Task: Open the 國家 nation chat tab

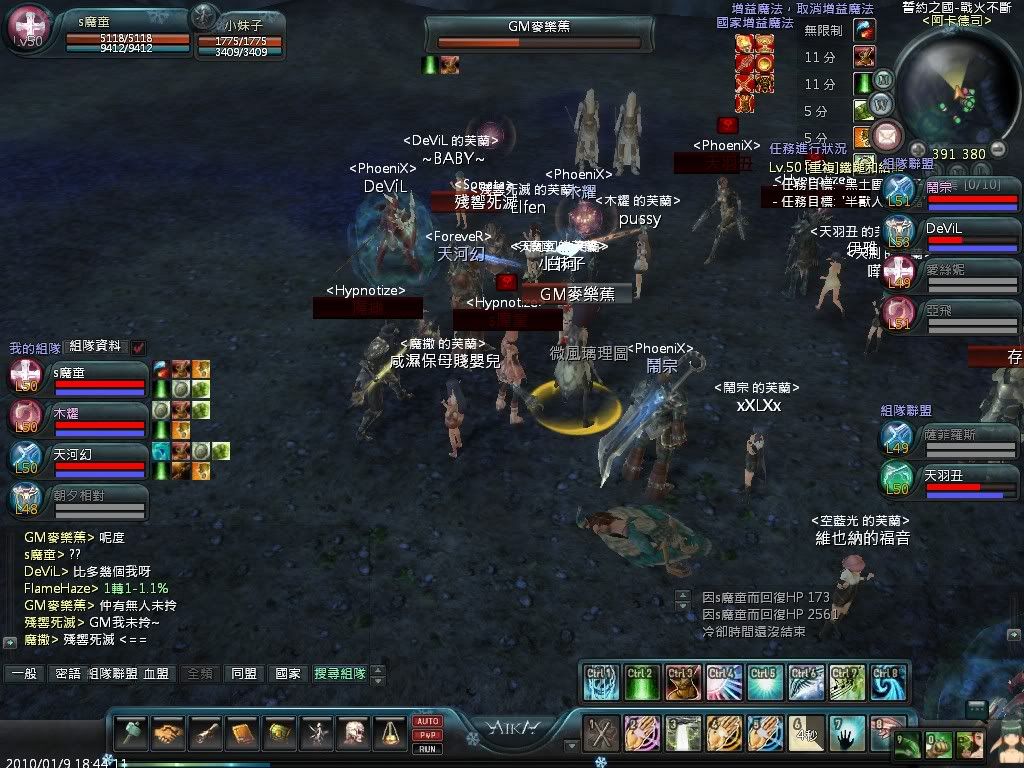Action: coord(288,674)
